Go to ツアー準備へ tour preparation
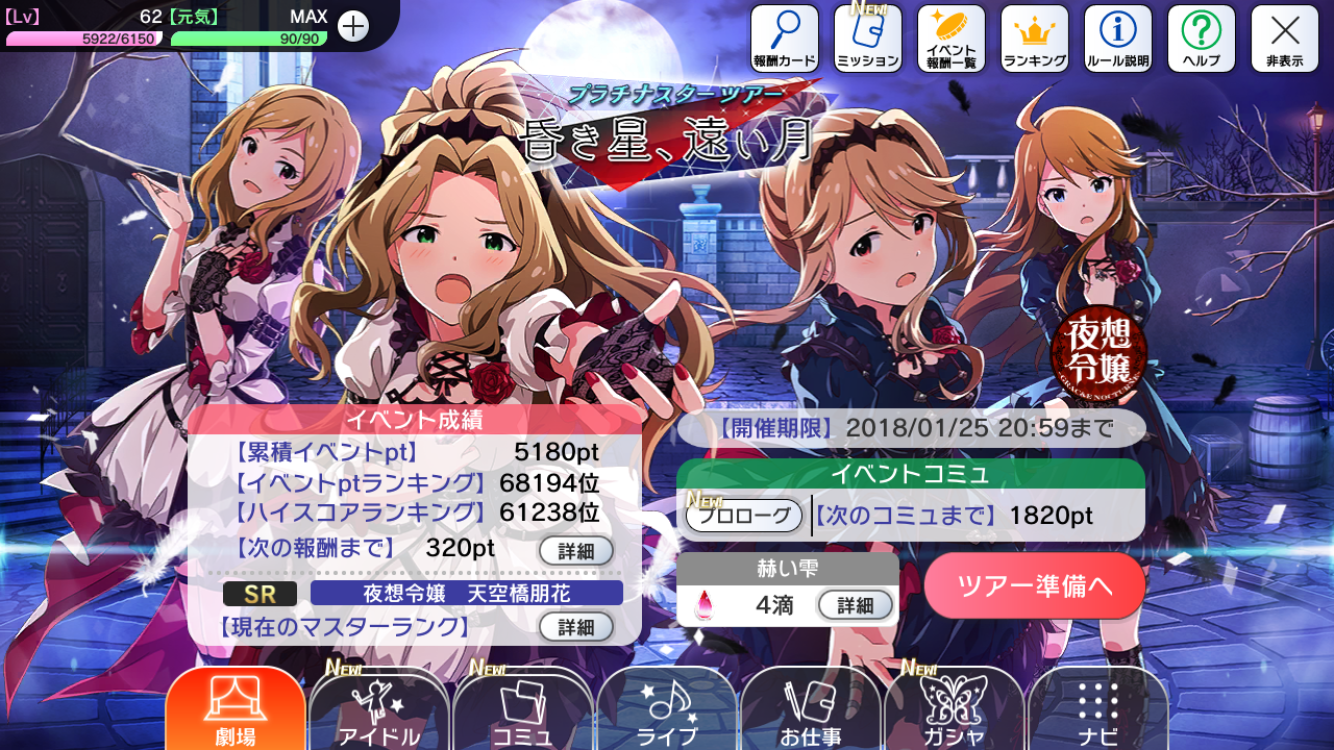 [1034, 585]
